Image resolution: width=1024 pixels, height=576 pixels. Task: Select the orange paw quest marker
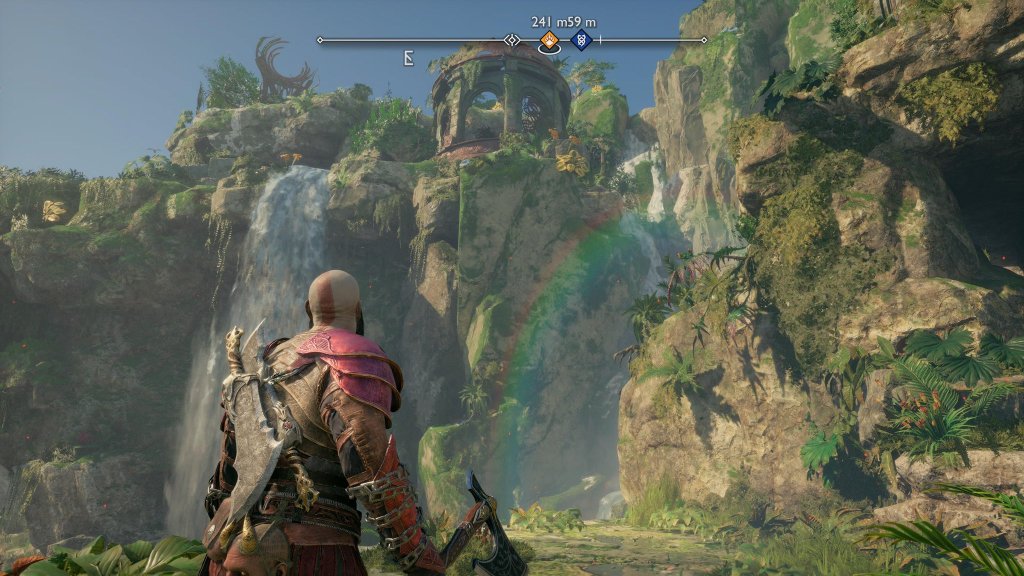(x=548, y=40)
